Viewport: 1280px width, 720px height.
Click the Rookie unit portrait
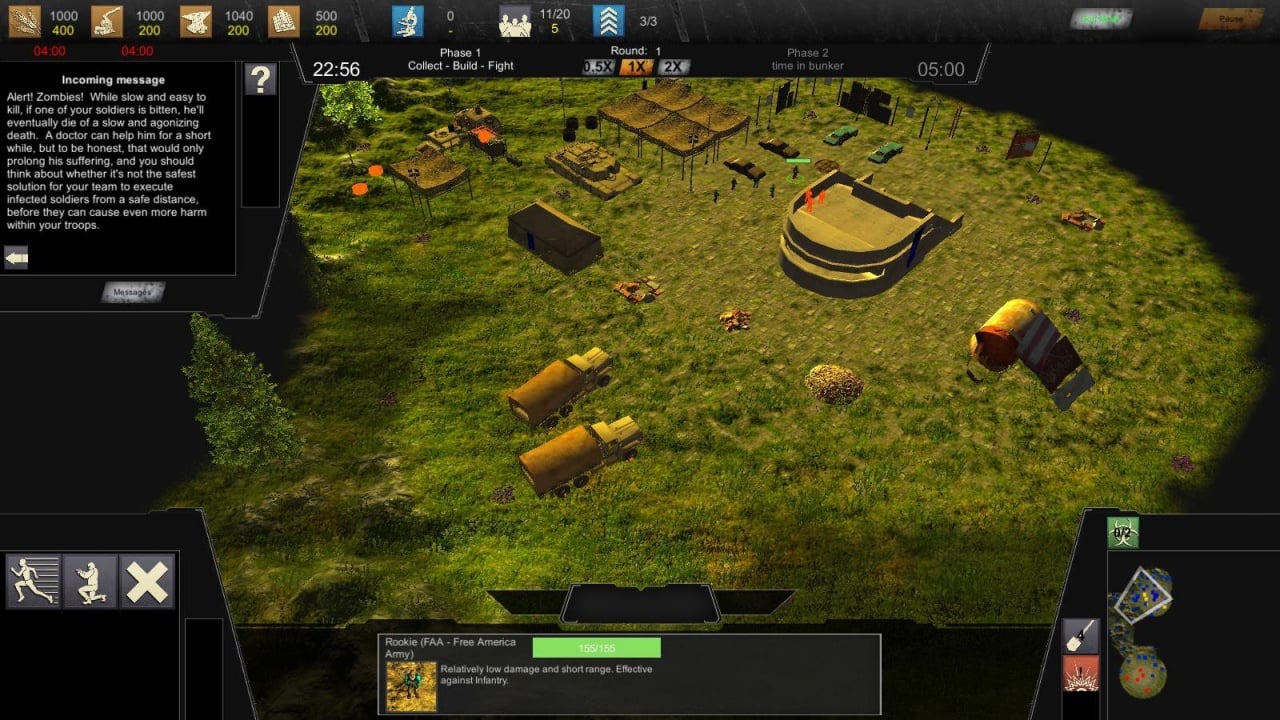(x=411, y=686)
